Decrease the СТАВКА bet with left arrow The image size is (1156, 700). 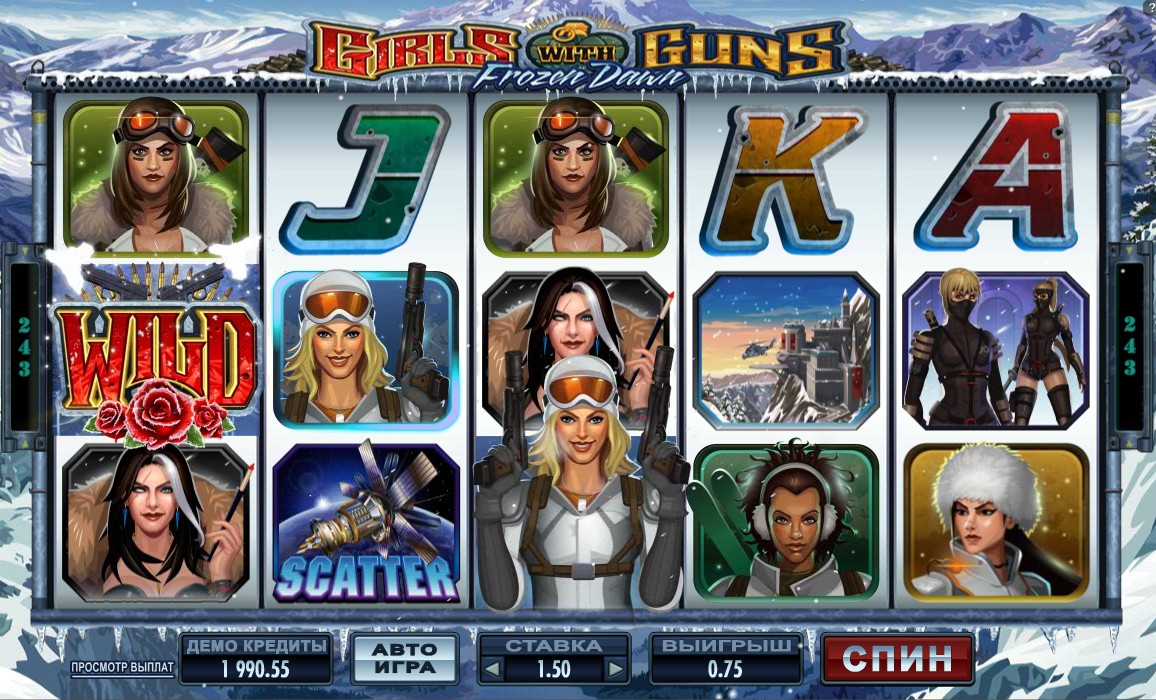[489, 669]
